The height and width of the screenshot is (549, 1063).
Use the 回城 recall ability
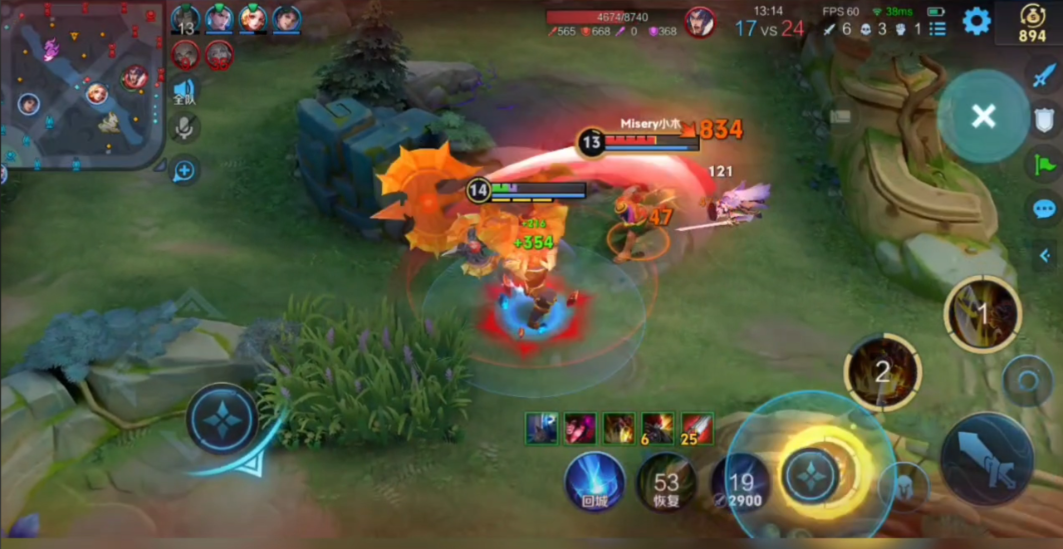(x=595, y=482)
